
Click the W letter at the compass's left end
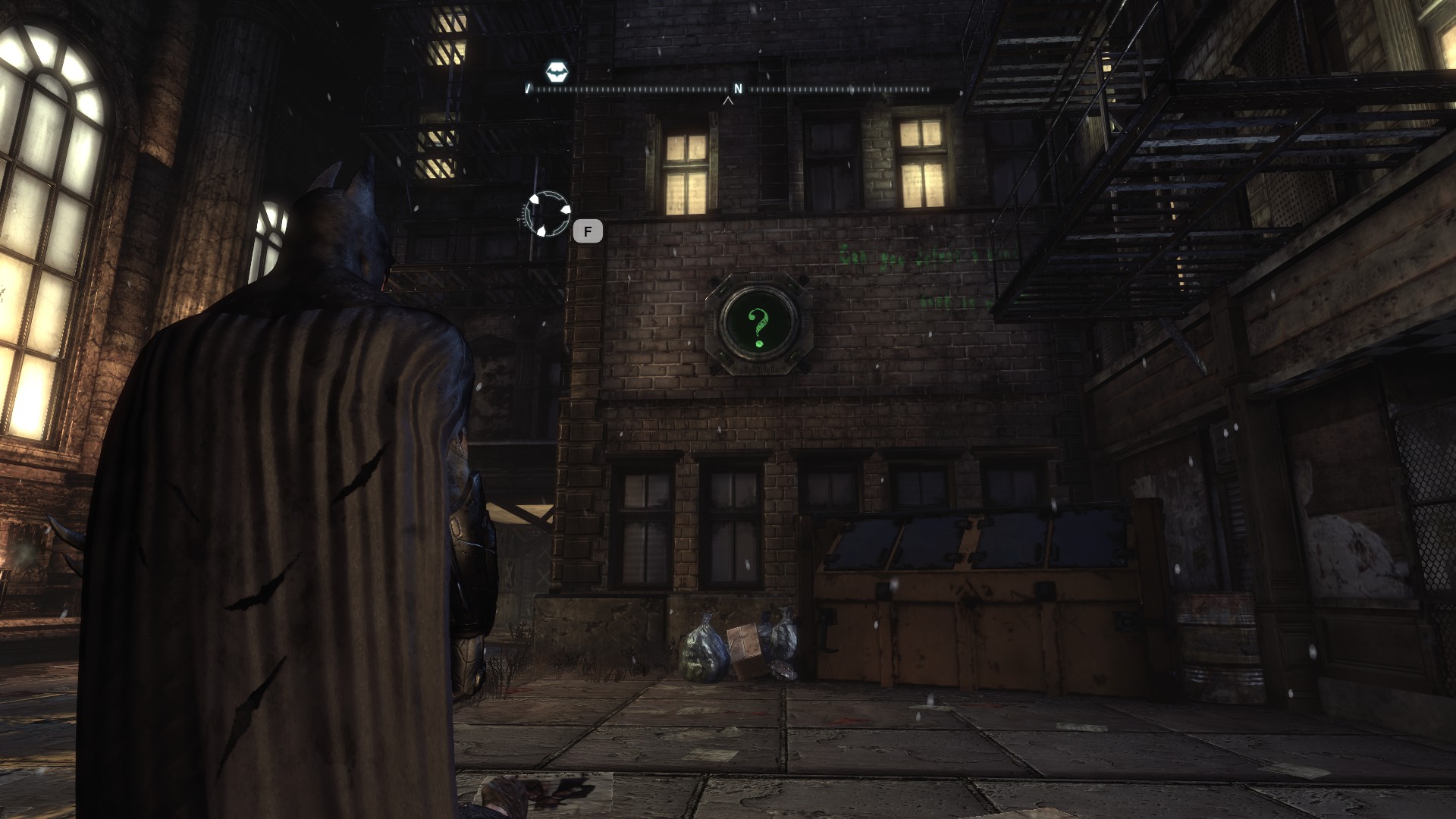[529, 89]
